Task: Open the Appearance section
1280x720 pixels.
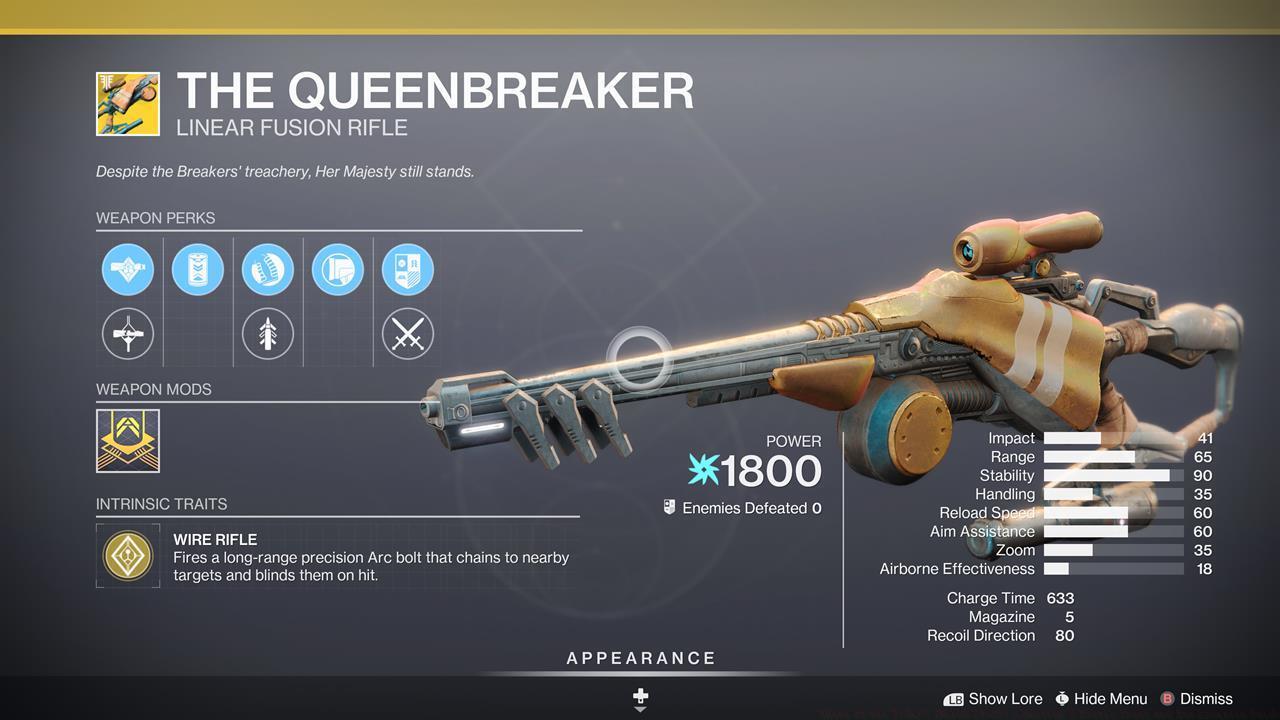Action: [641, 659]
